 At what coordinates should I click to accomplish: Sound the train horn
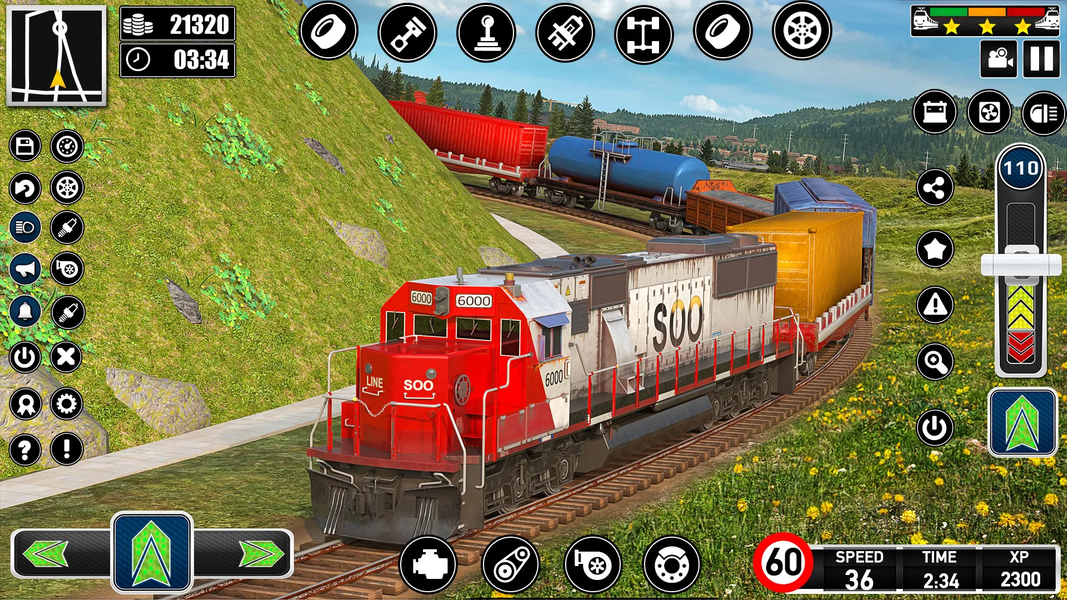(25, 268)
